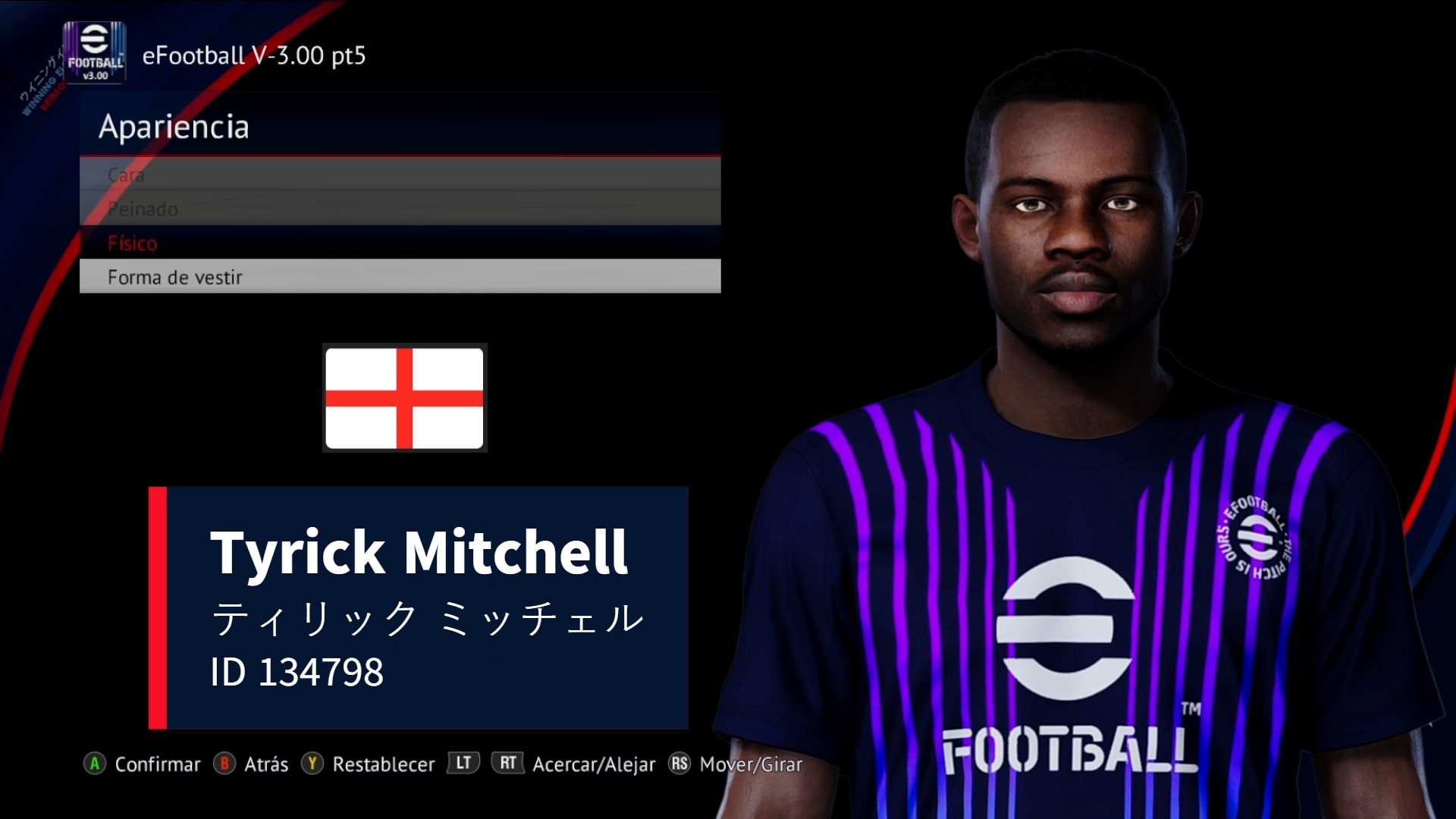Image resolution: width=1456 pixels, height=819 pixels.
Task: Click the LT trigger icon
Action: (x=463, y=764)
